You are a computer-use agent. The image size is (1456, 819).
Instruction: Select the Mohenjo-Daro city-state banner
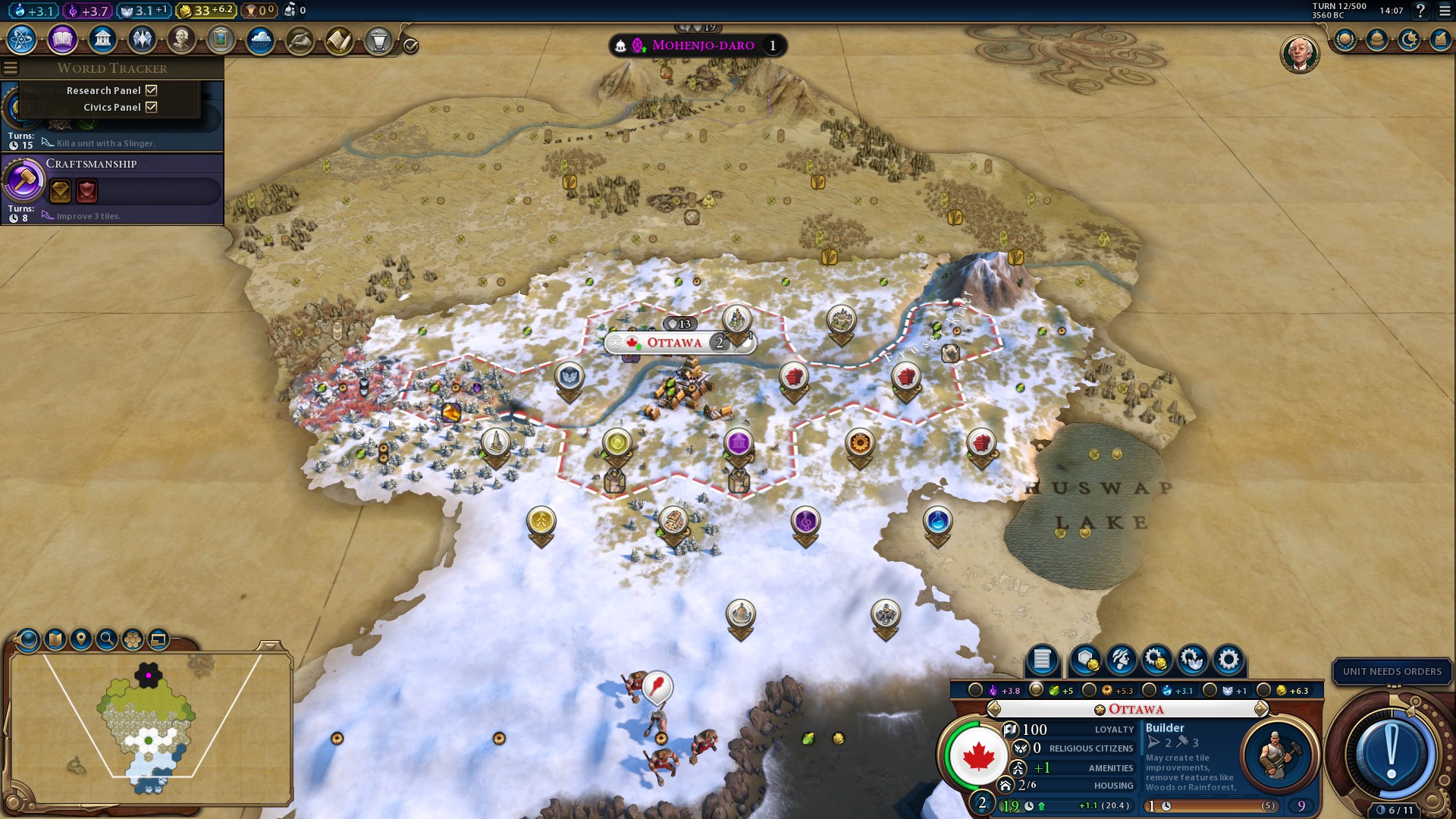click(702, 45)
